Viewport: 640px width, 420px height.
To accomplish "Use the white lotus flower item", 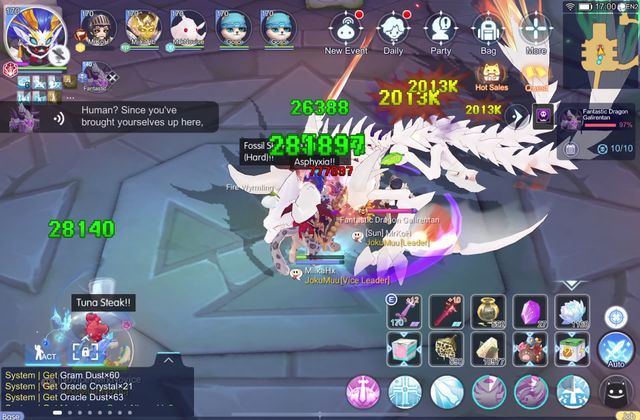I will 572,311.
